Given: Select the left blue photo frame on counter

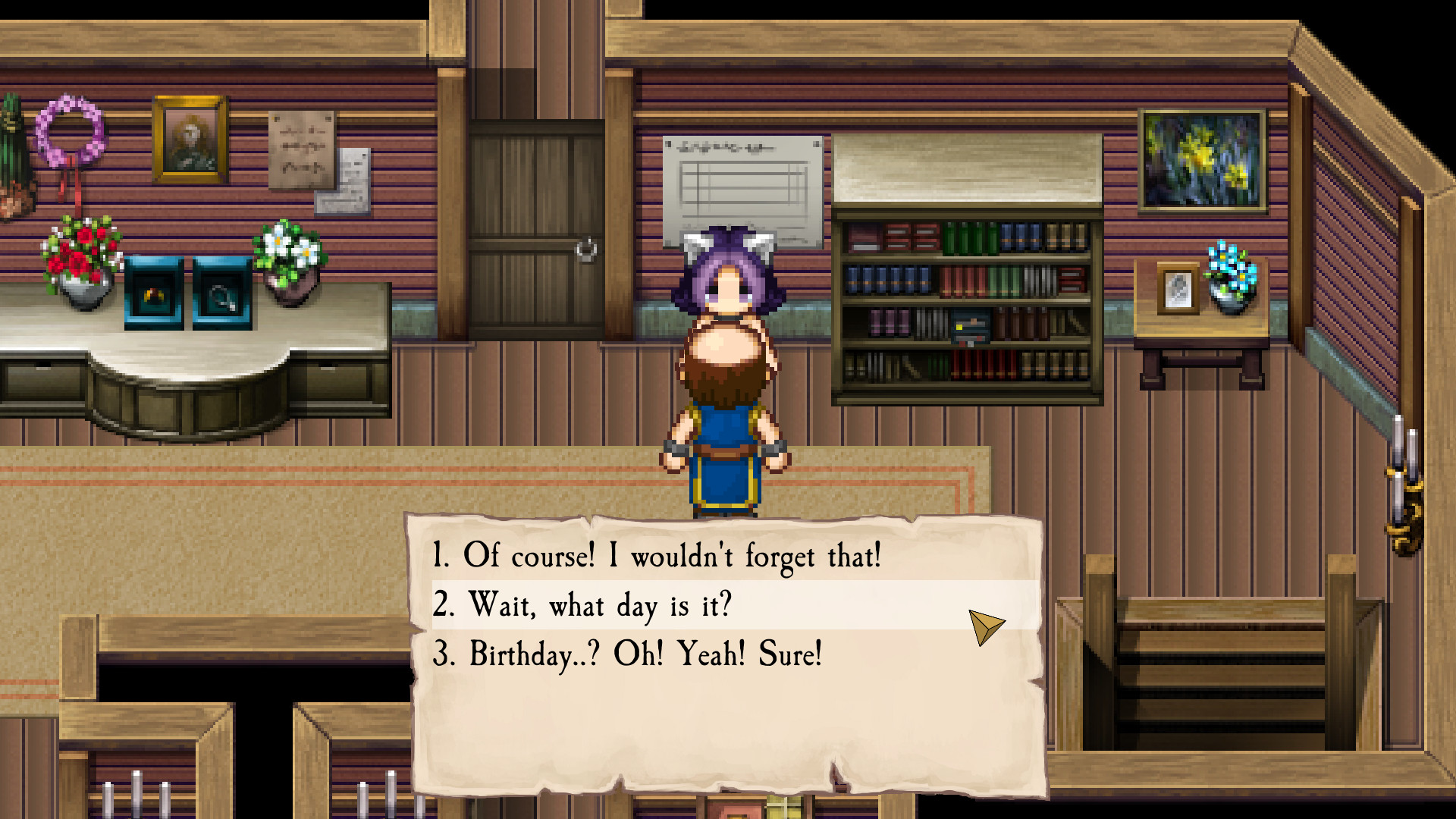Looking at the screenshot, I should (x=152, y=292).
